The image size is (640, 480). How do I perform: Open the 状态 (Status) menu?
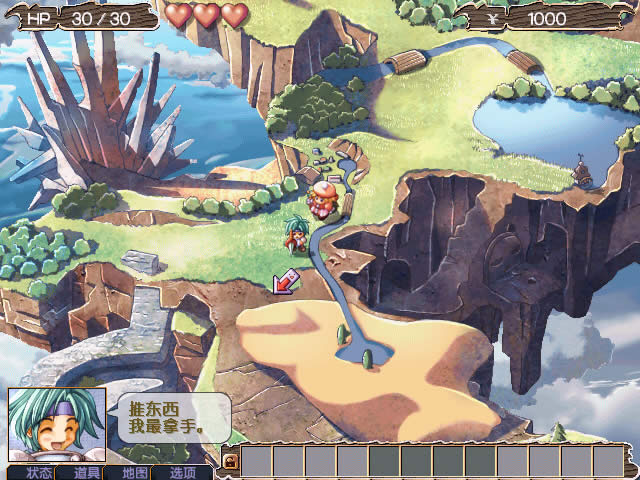coord(38,472)
